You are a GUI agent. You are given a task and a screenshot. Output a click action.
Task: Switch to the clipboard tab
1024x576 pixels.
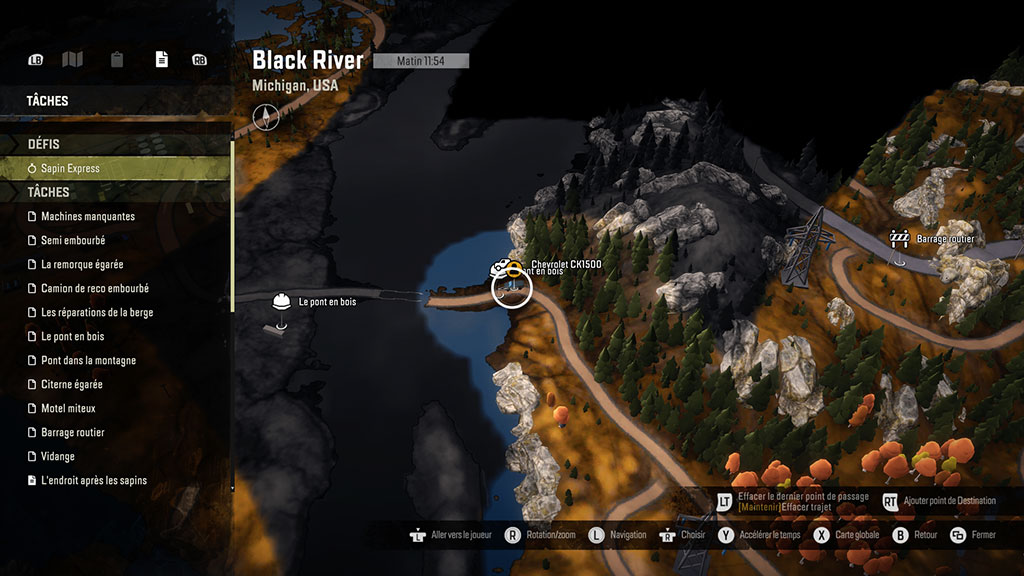click(117, 60)
